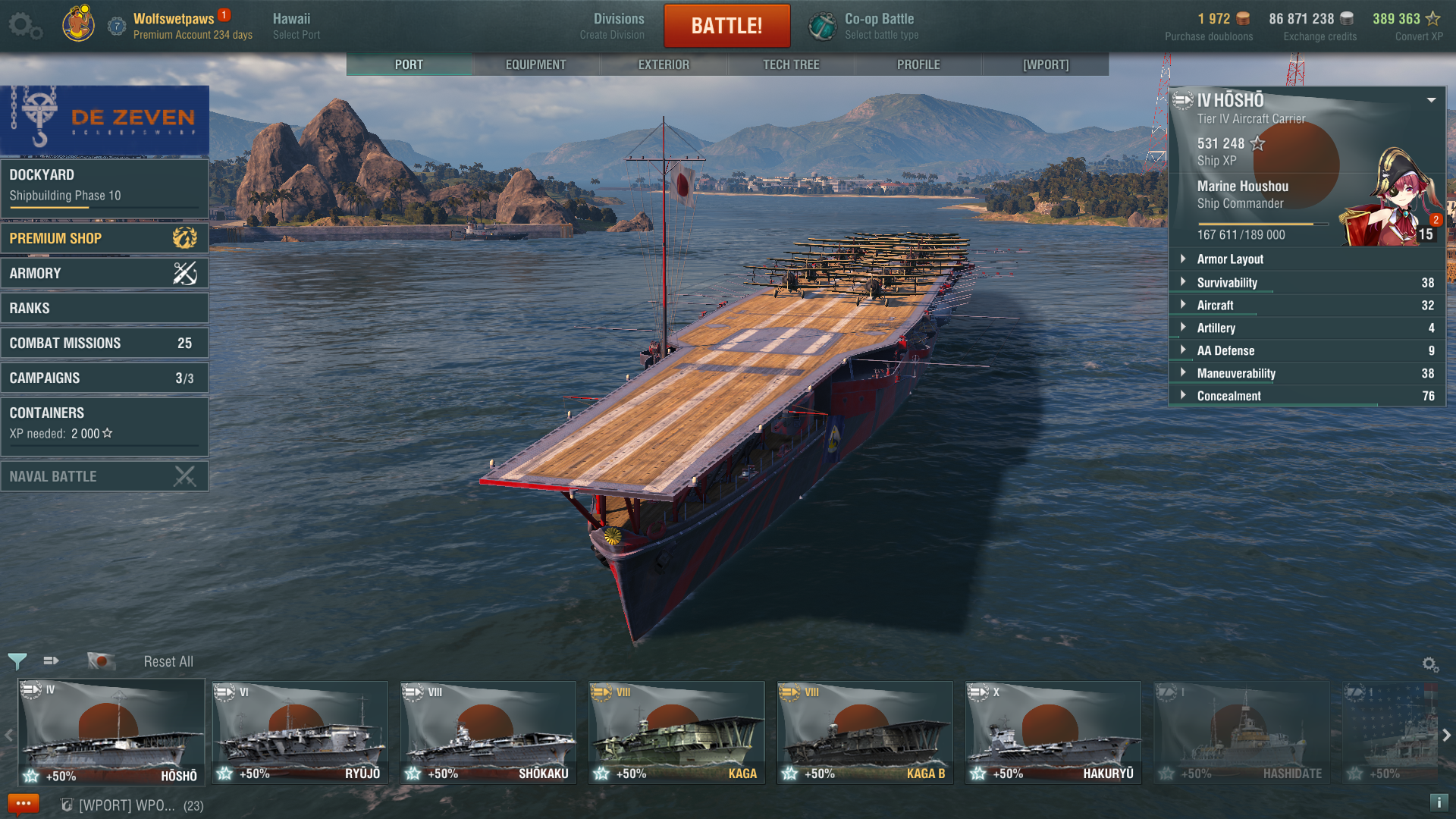Viewport: 1456px width, 819px height.
Task: Open the Dockyard shipbuilding panel
Action: click(105, 186)
